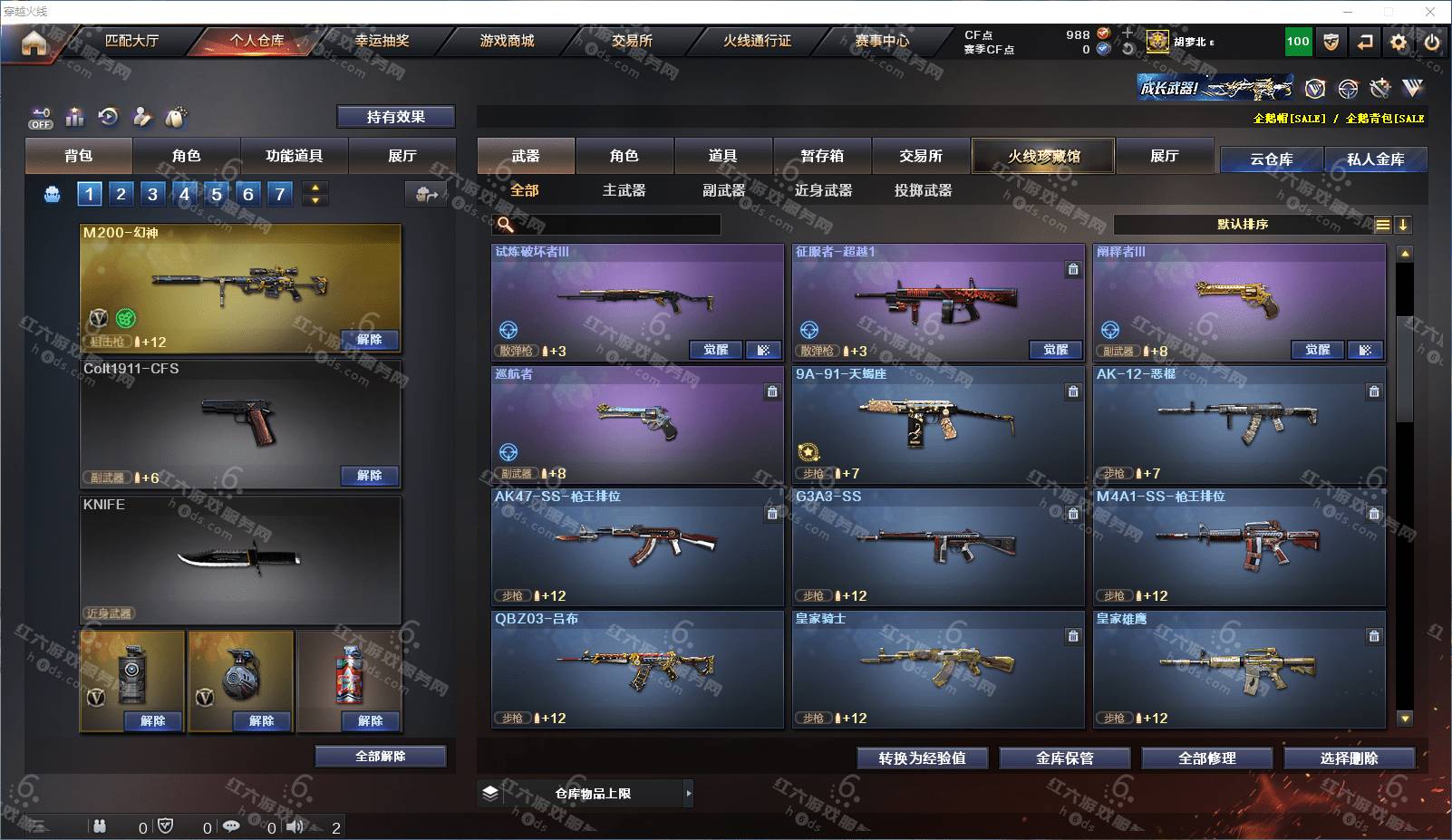
Task: Open the 交易所 top menu entry
Action: [x=632, y=41]
